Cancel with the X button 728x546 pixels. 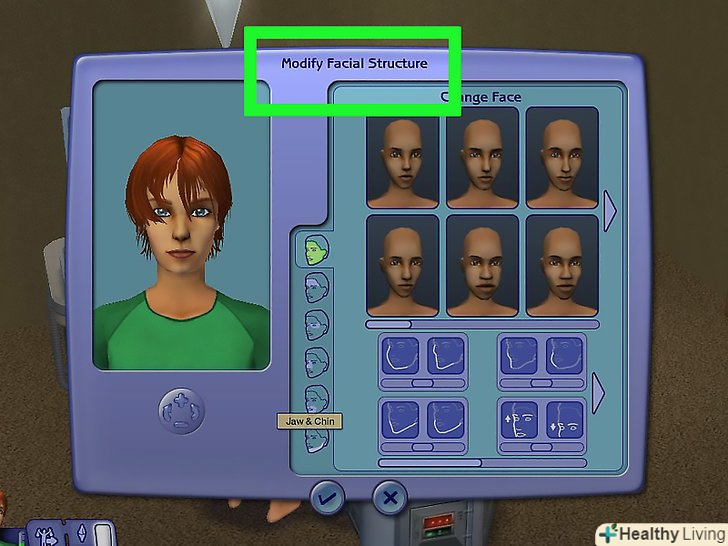coord(390,497)
